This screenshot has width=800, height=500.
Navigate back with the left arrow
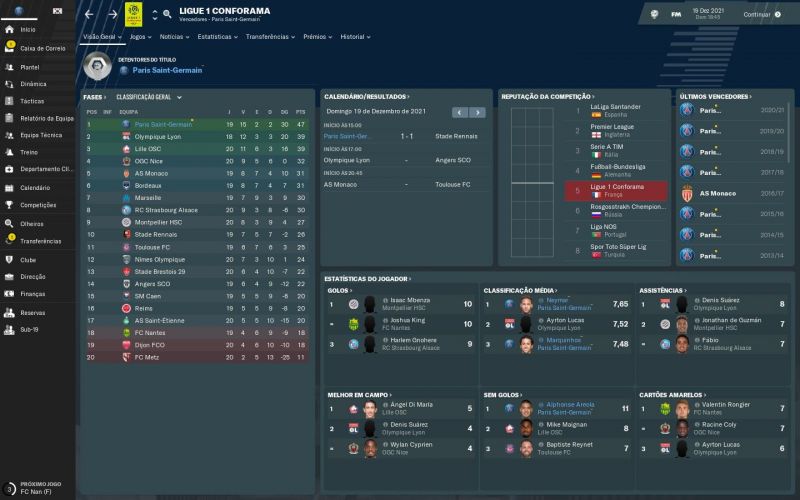tap(88, 15)
